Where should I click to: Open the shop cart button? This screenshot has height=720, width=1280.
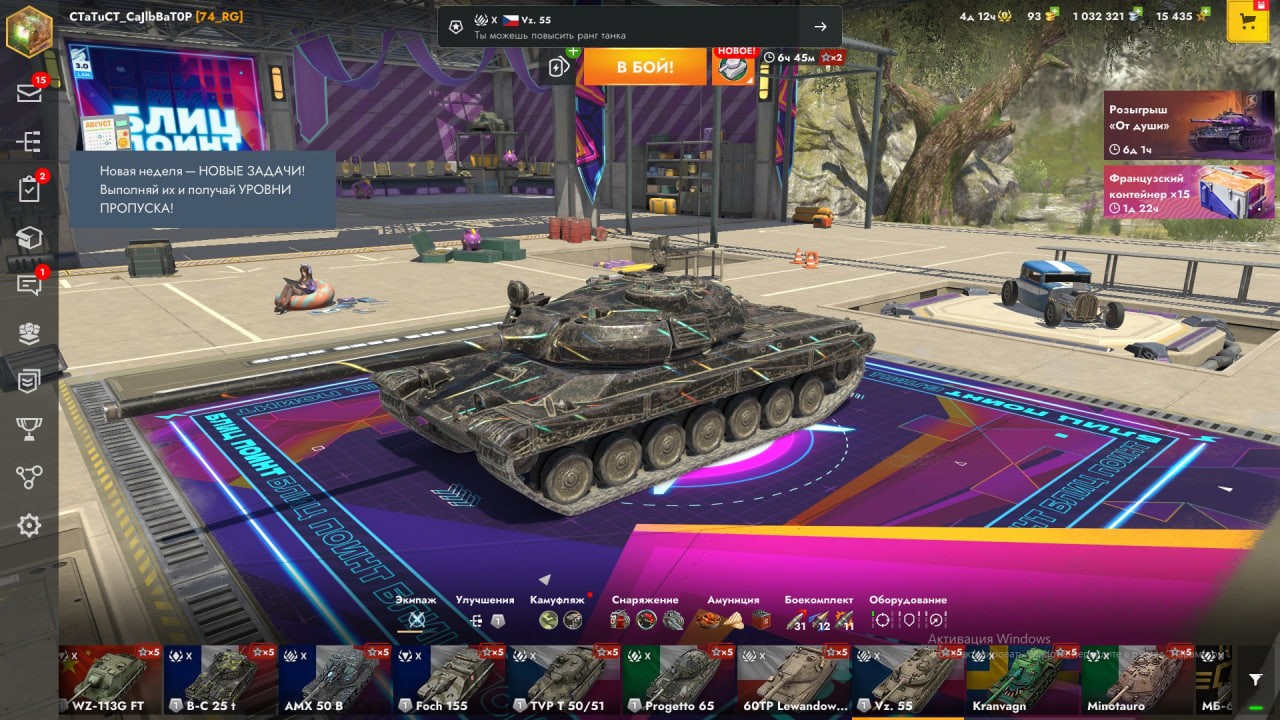[x=1248, y=22]
